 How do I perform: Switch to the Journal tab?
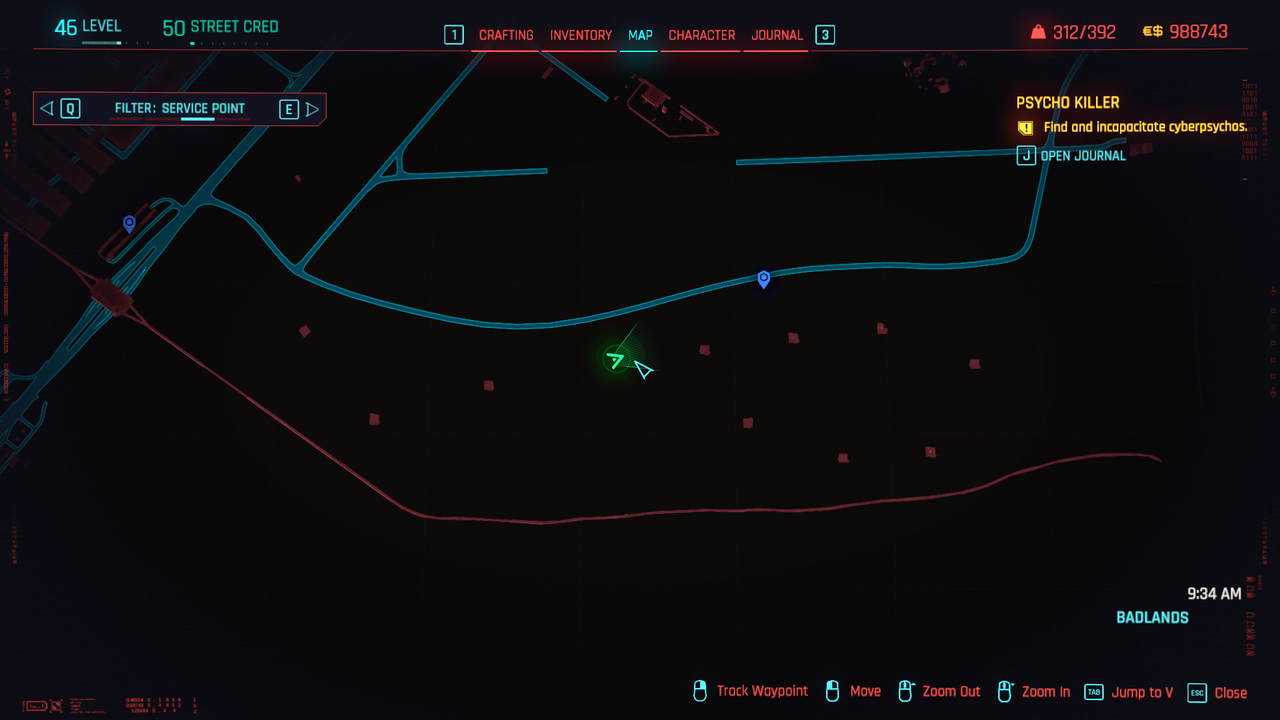777,35
